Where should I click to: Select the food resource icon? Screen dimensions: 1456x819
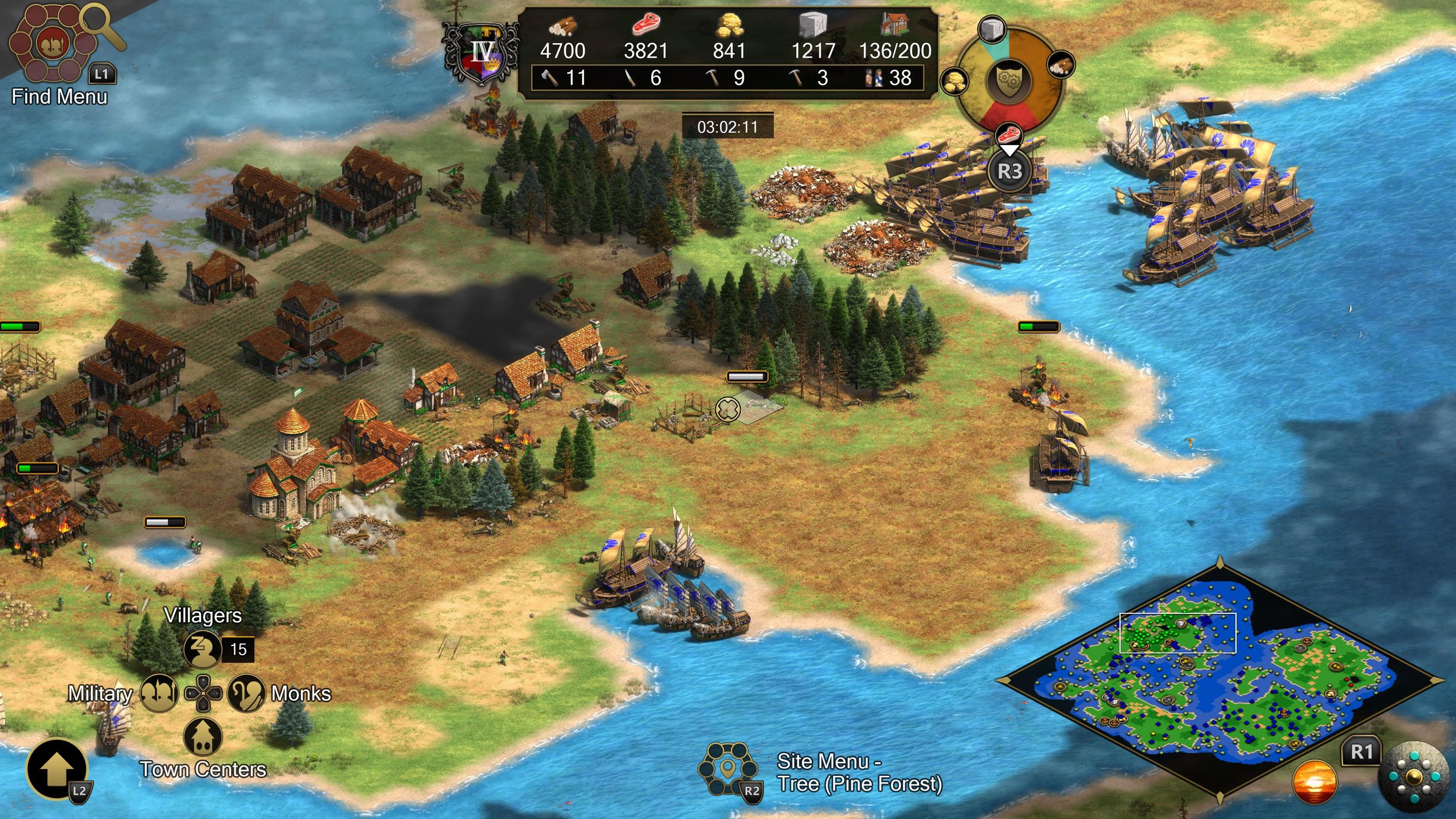(646, 25)
